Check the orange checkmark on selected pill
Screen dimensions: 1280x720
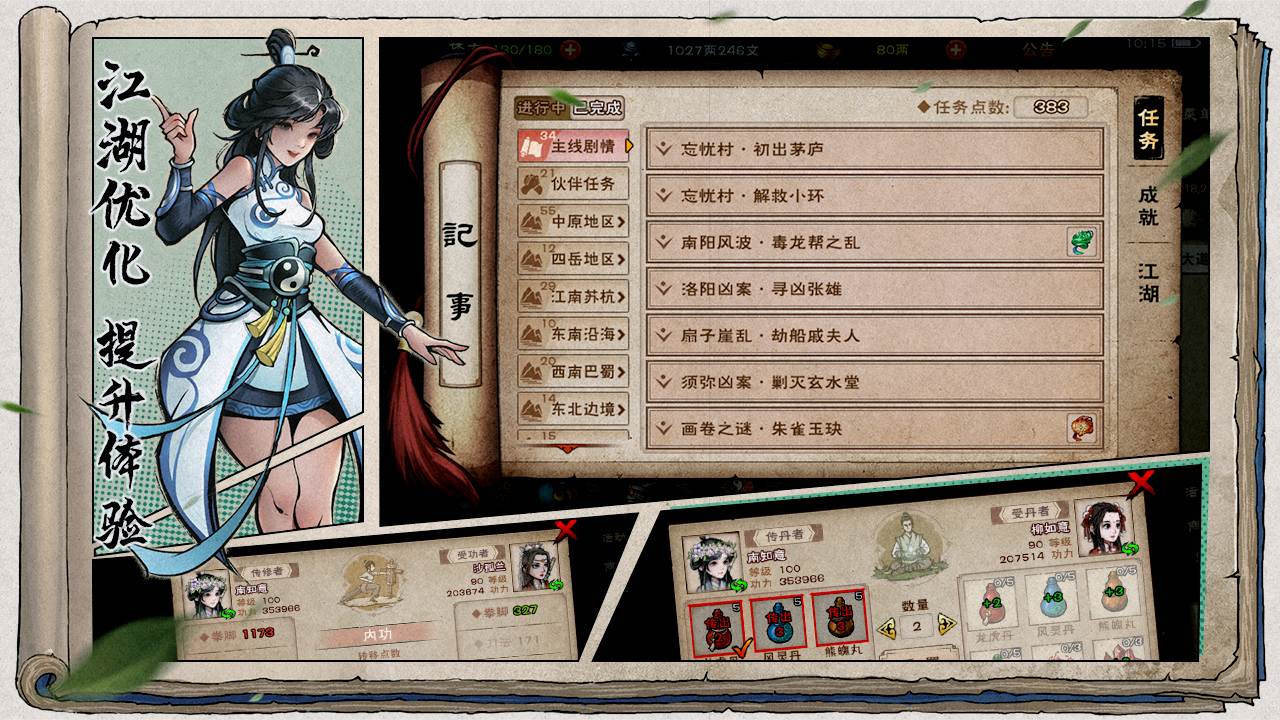742,648
